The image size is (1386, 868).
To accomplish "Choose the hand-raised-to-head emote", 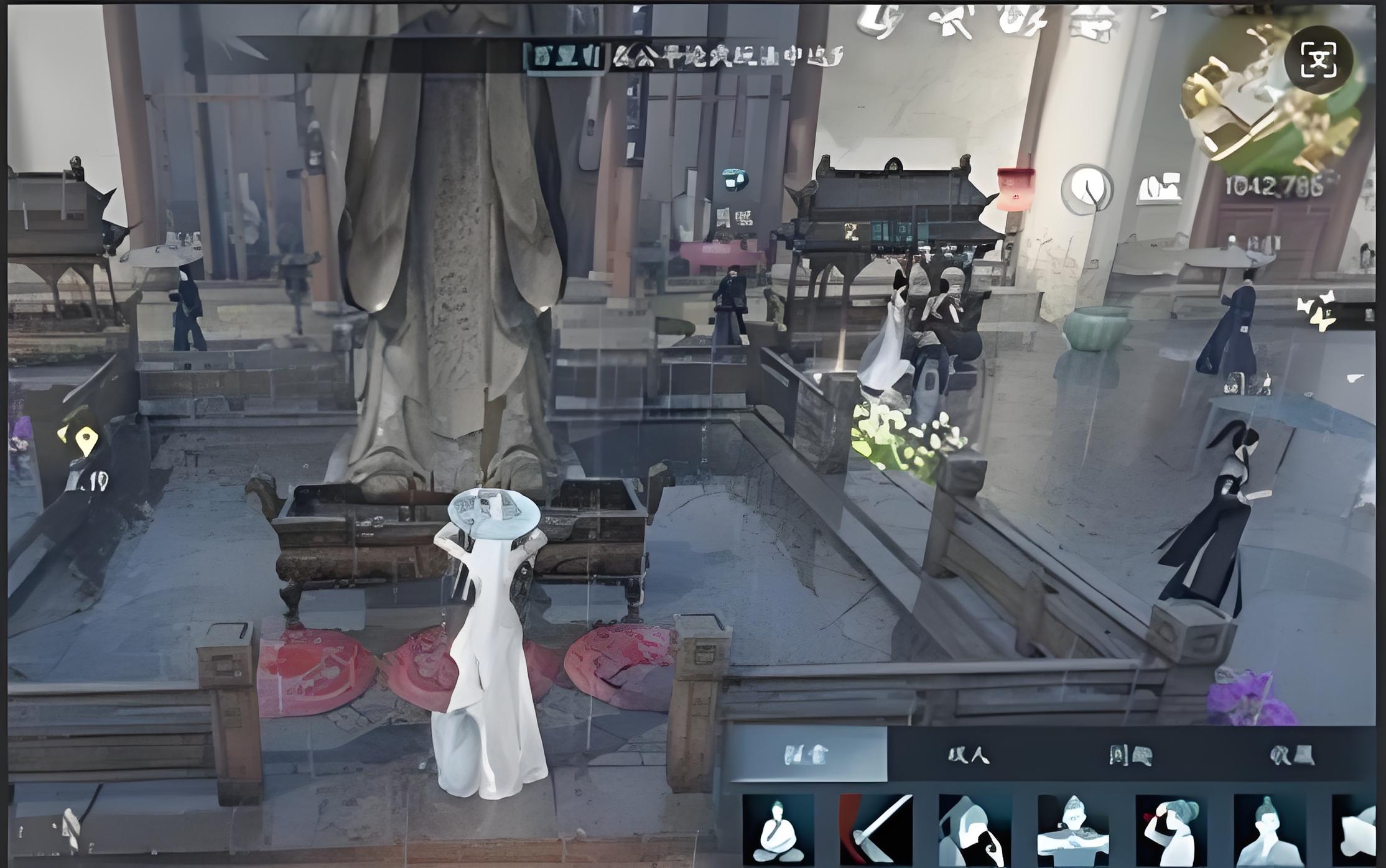I will click(1171, 830).
